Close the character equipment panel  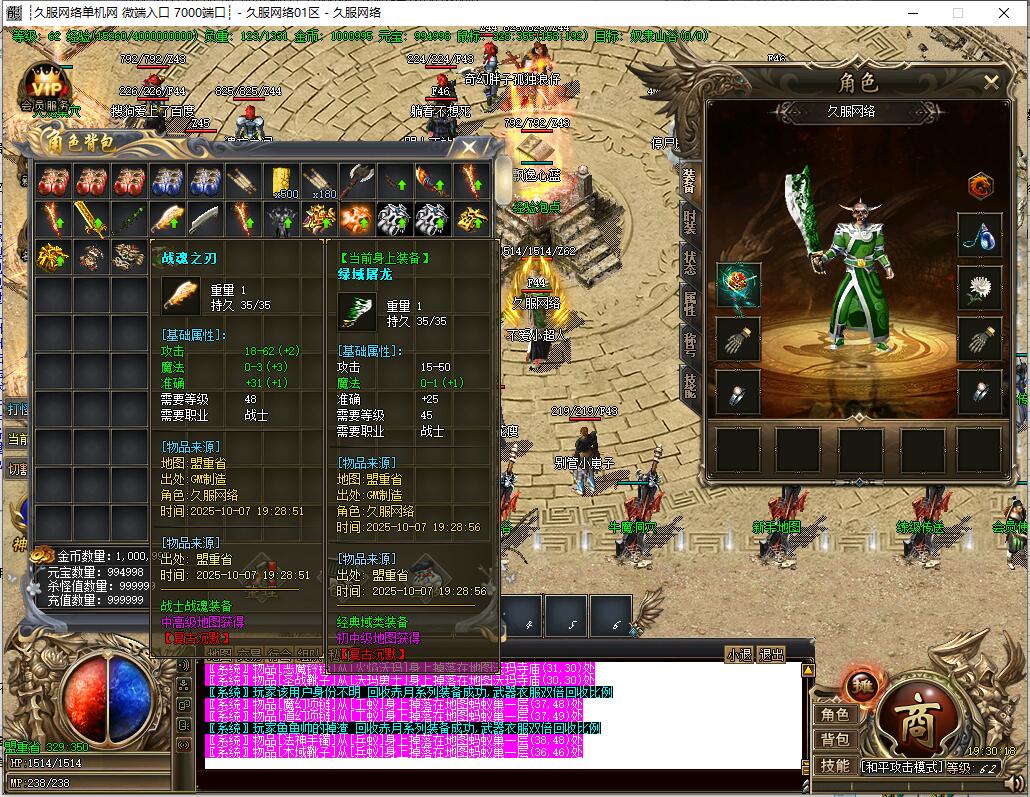pyautogui.click(x=991, y=82)
